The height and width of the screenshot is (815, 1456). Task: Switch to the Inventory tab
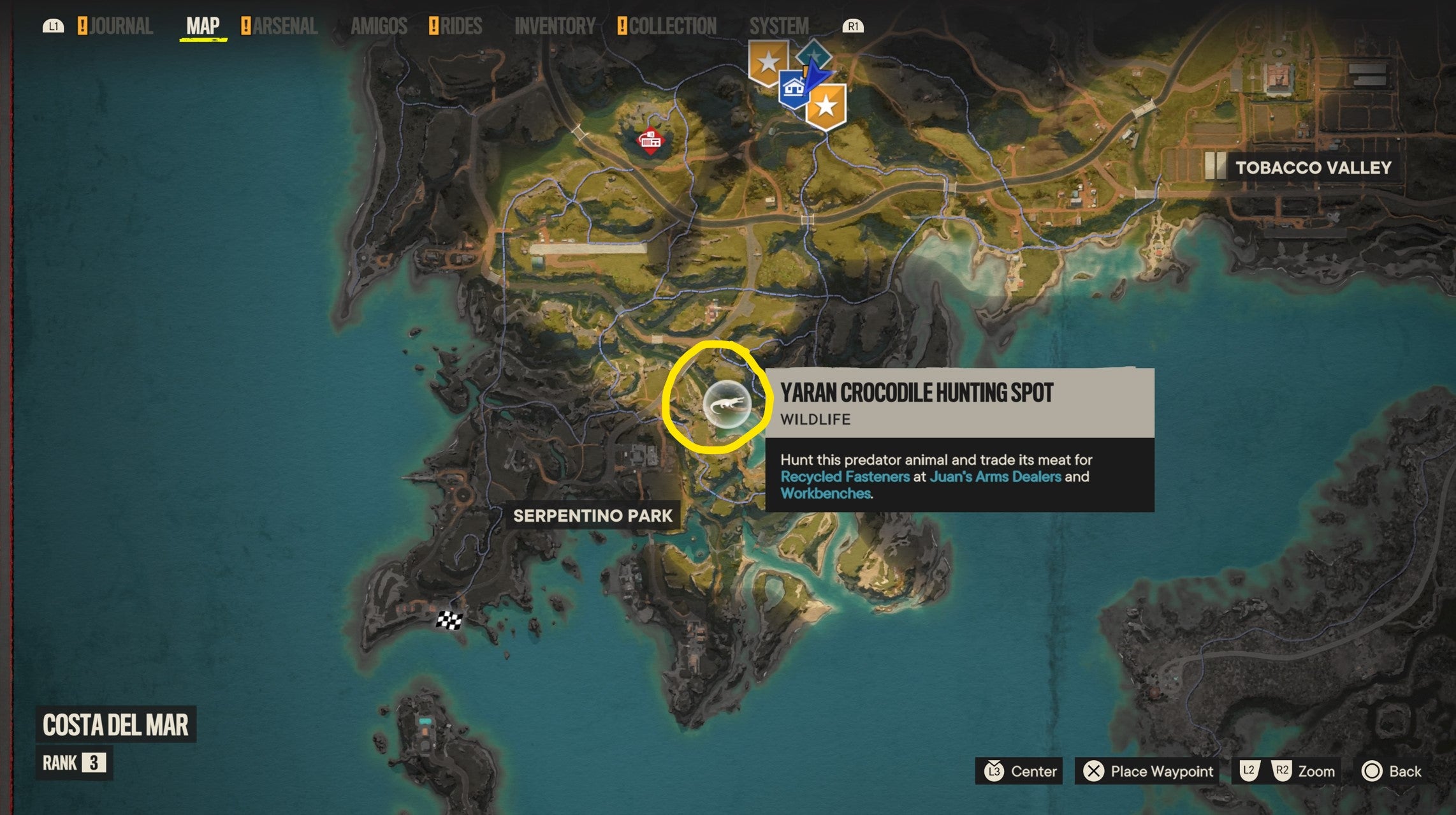[x=554, y=26]
